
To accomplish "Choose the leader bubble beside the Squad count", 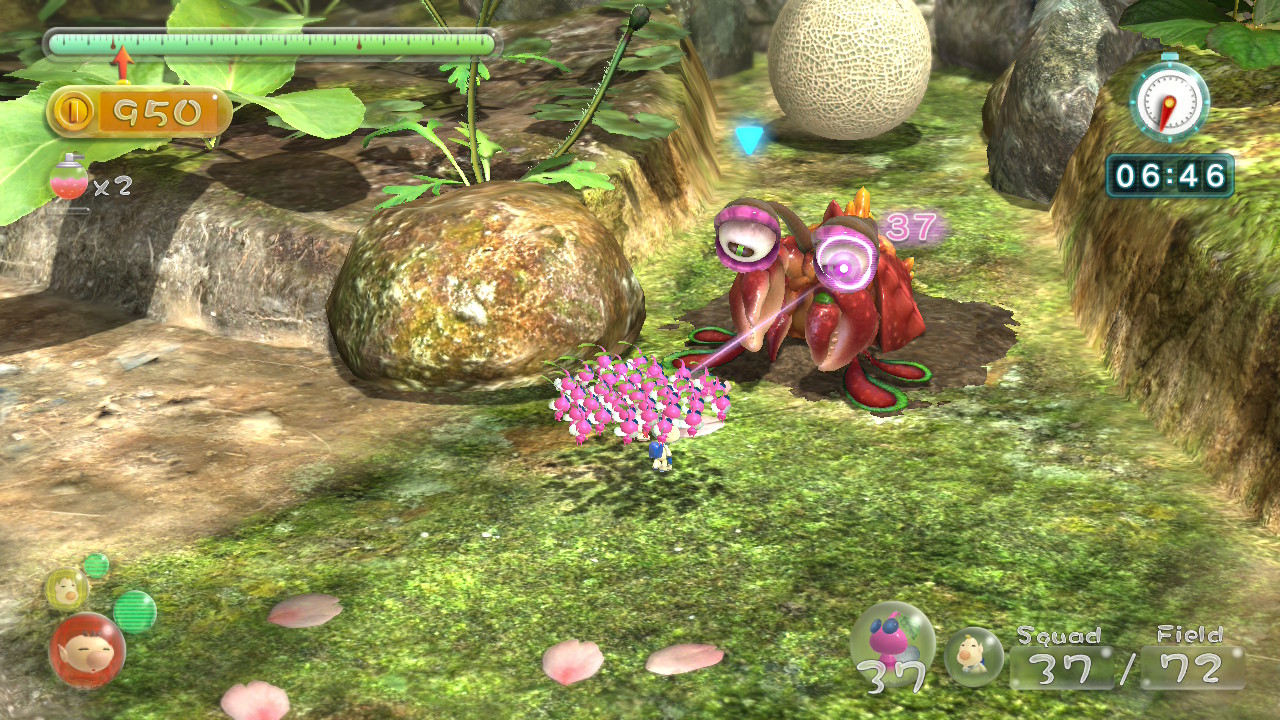I will click(x=973, y=656).
